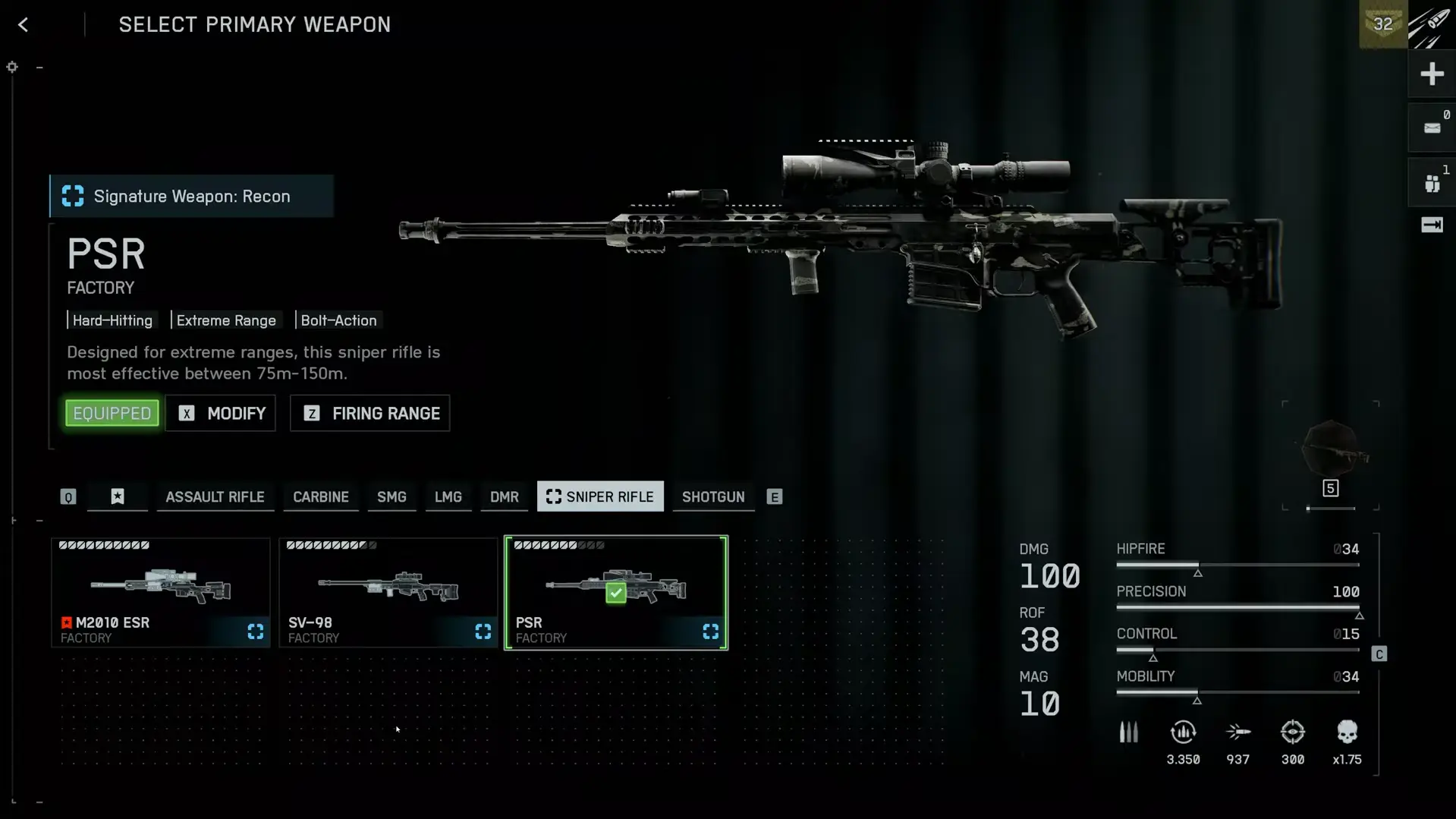Select the LMG tab
Viewport: 1456px width, 819px height.
pyautogui.click(x=448, y=497)
